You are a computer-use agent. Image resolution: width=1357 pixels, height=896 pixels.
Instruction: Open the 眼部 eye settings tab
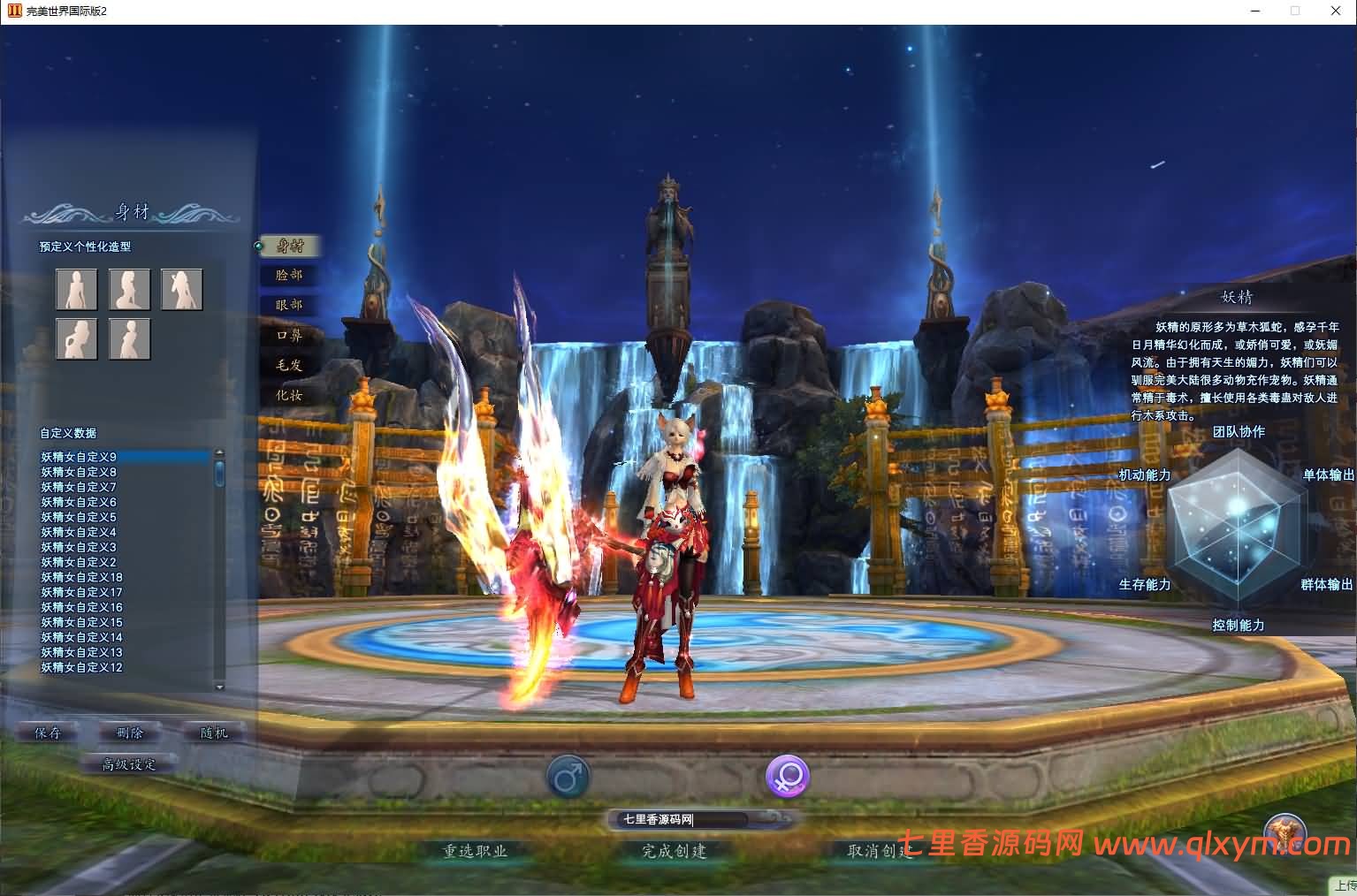(290, 306)
